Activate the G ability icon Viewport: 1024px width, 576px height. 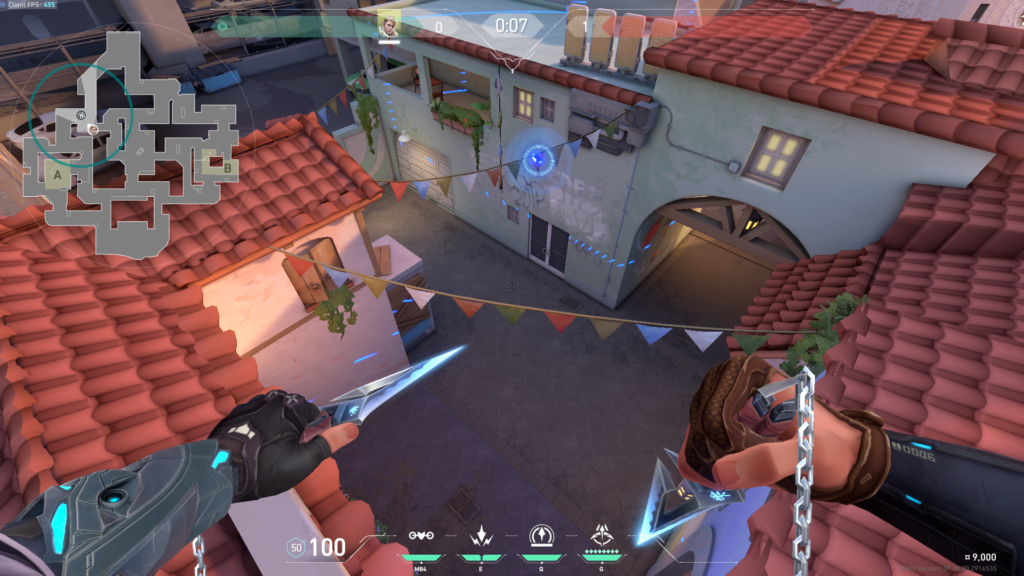tap(602, 537)
